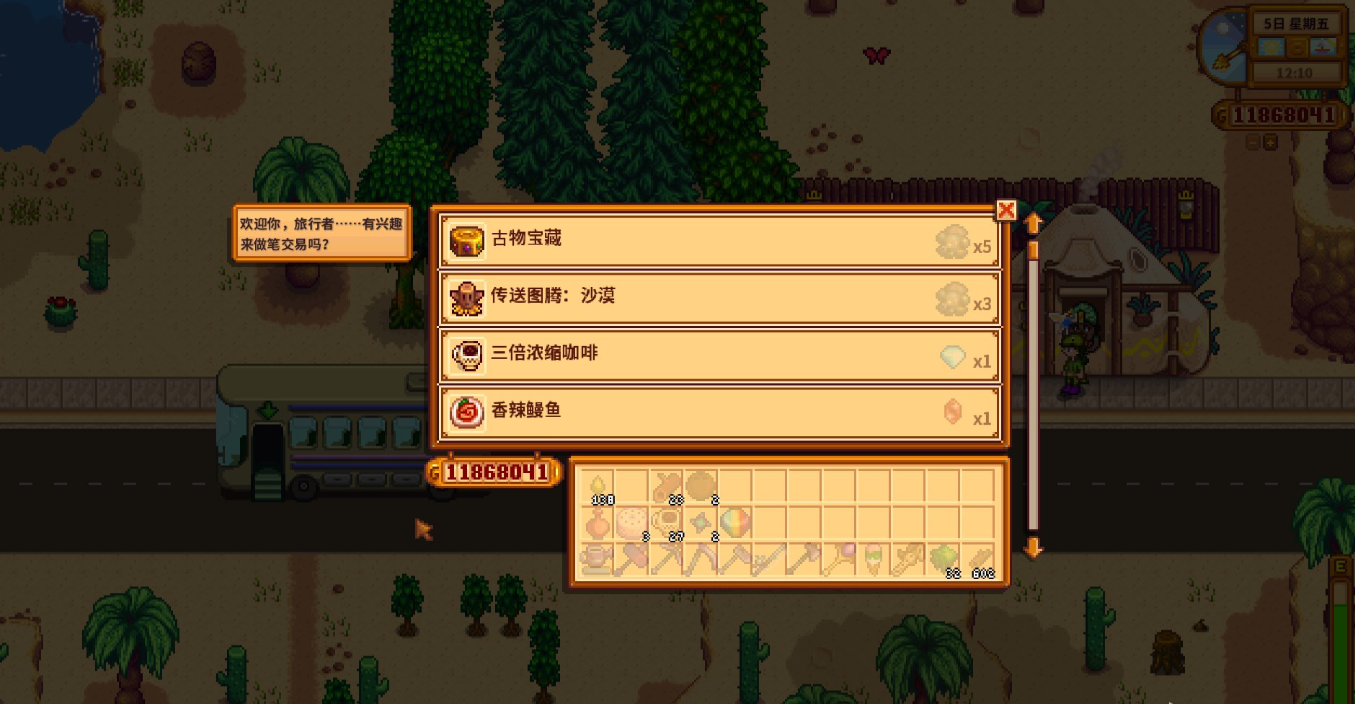Select the golden sword slot
Viewport: 1355px width, 704px height.
tap(908, 558)
